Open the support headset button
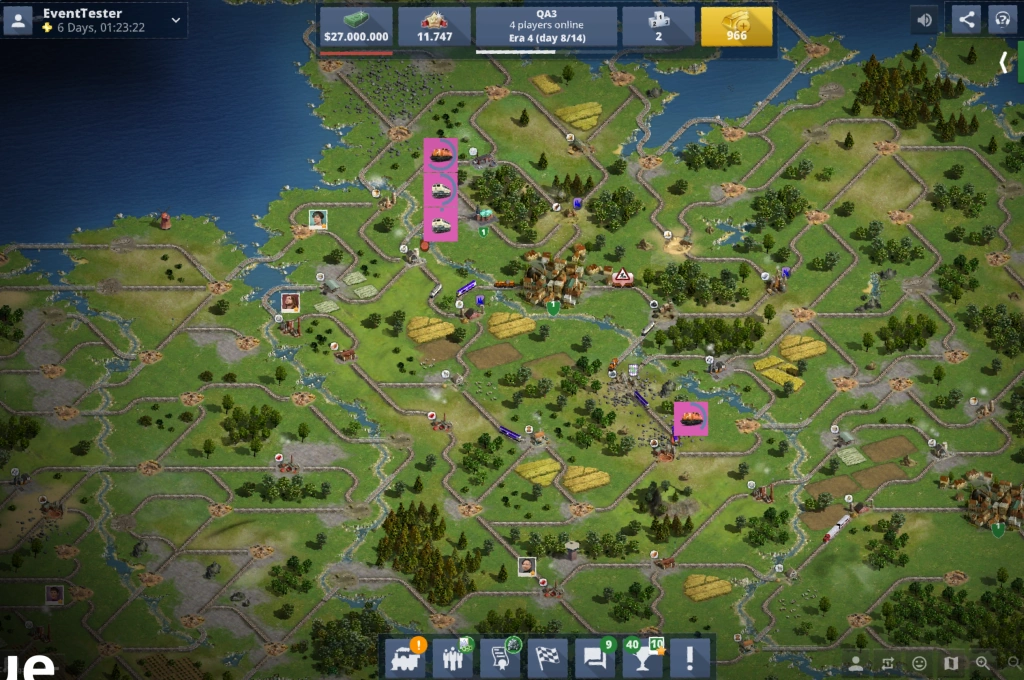 click(x=1001, y=19)
